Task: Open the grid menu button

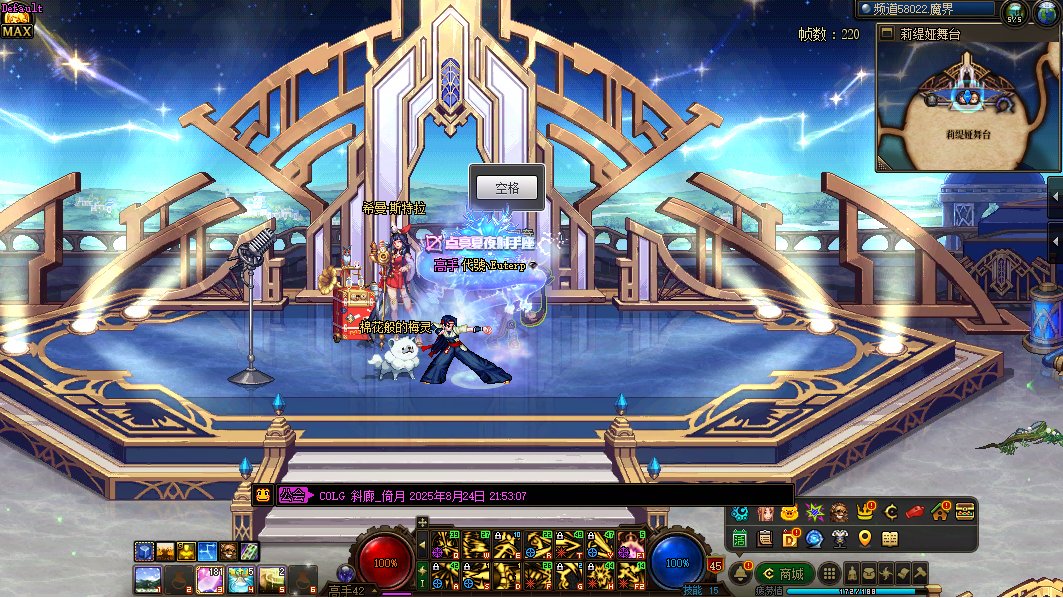Action: 829,574
